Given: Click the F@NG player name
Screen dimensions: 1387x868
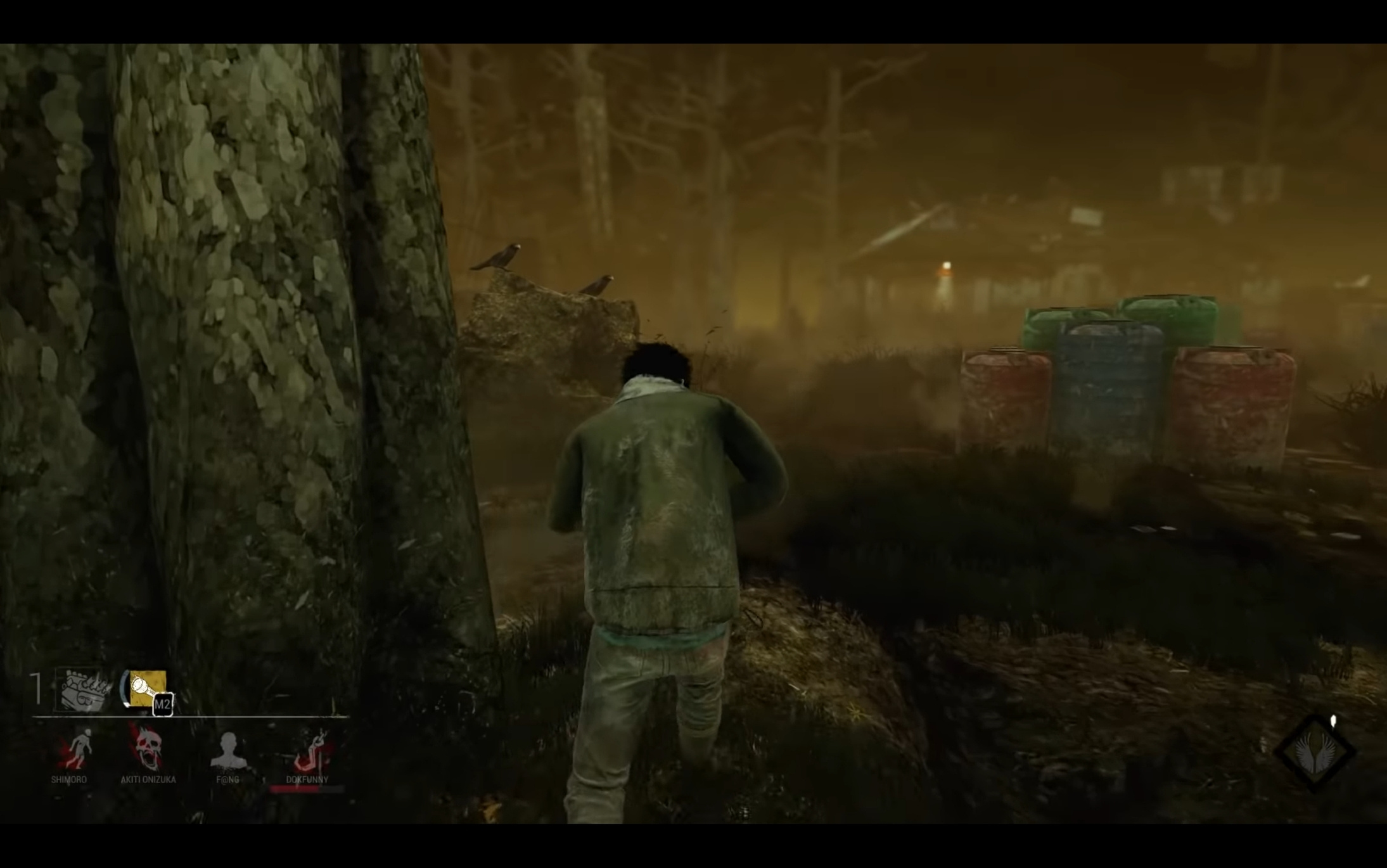Looking at the screenshot, I should pos(228,780).
